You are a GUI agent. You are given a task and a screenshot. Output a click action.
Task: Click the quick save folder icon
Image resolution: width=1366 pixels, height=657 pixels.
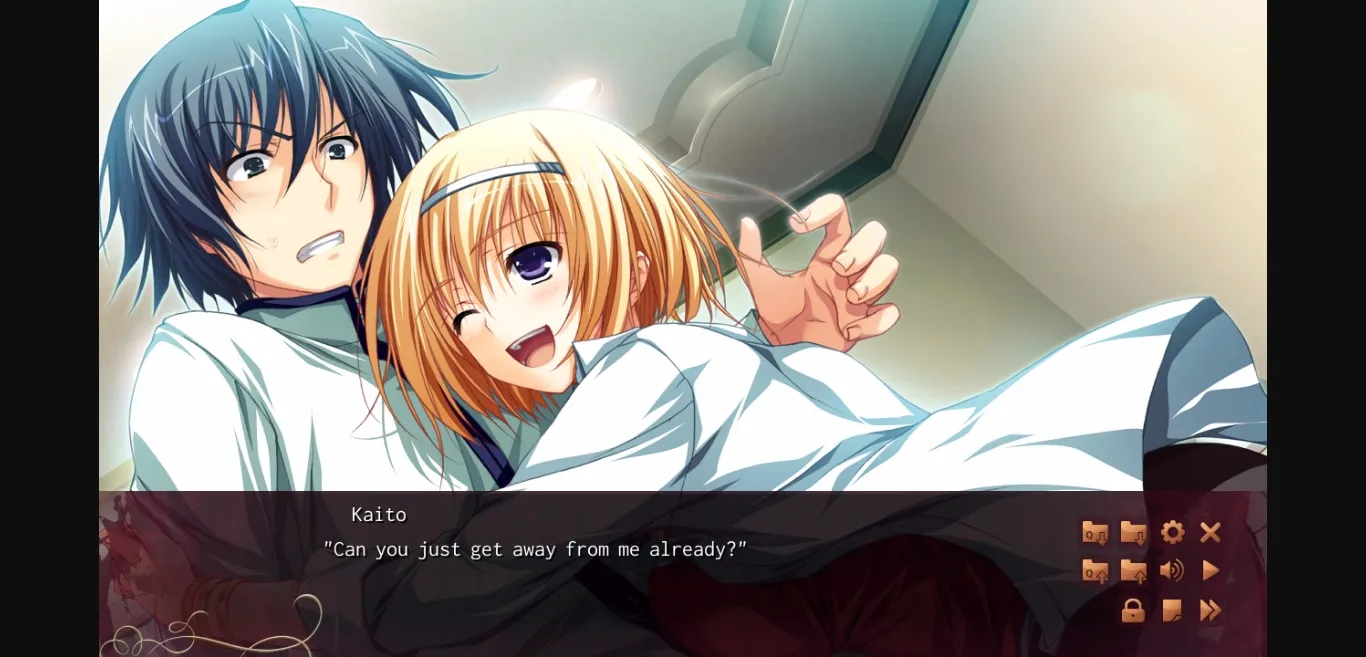click(x=1095, y=533)
